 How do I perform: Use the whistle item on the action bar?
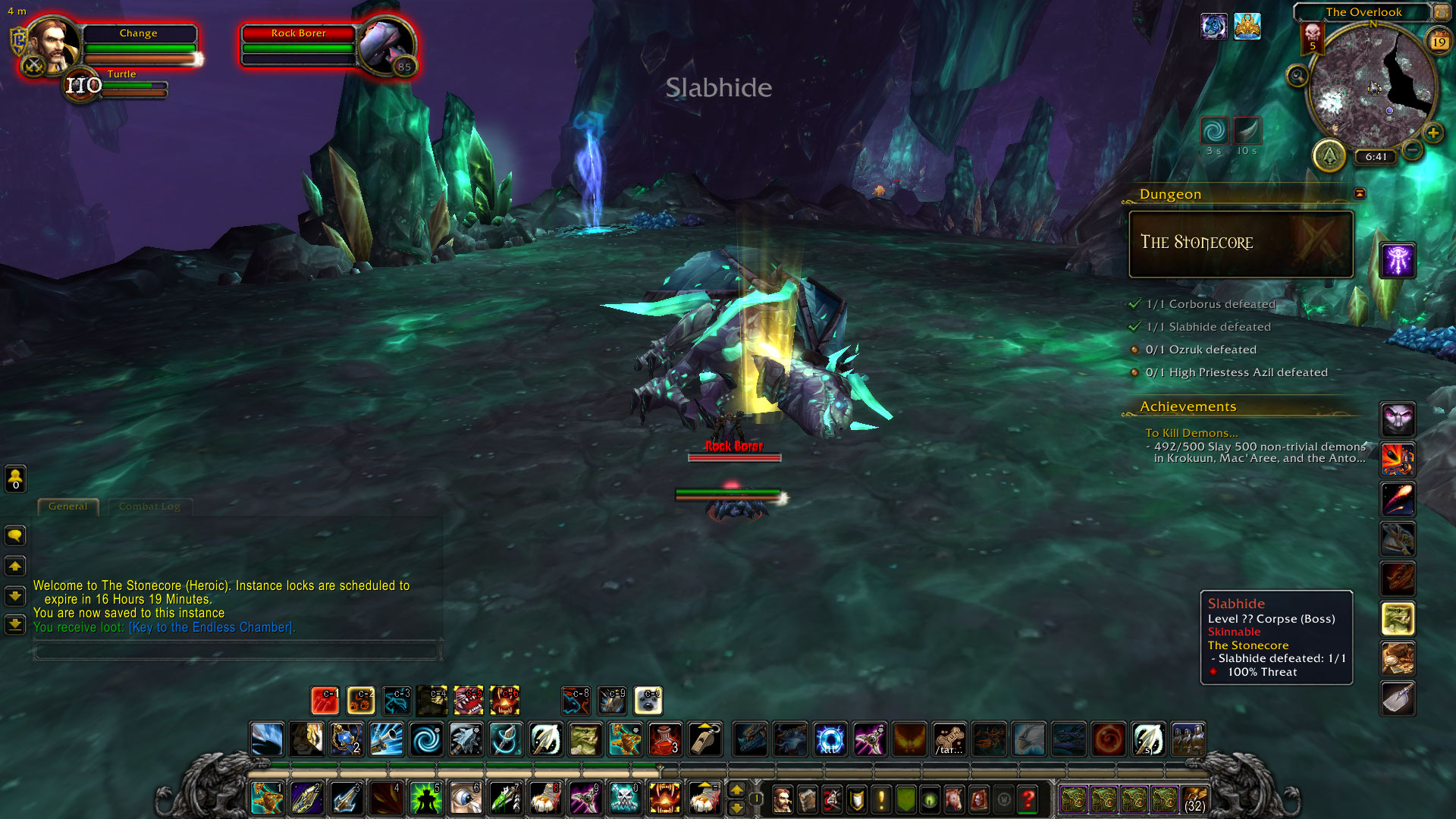point(704,739)
